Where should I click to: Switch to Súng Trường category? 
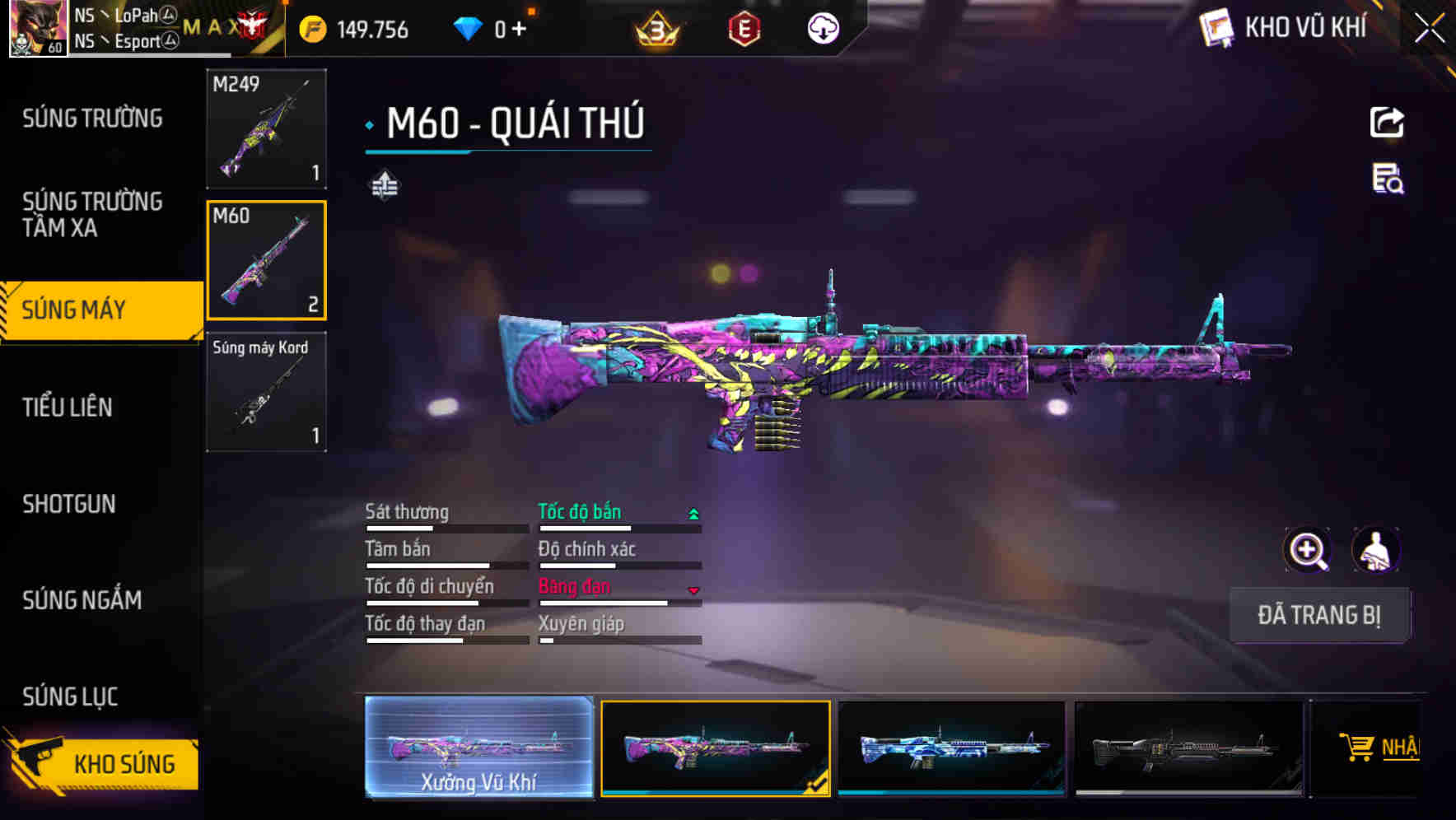click(92, 119)
